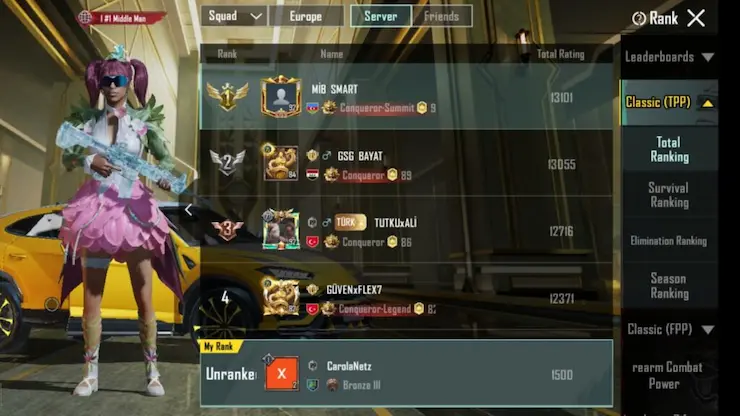View the Season Ranking list

(x=669, y=285)
